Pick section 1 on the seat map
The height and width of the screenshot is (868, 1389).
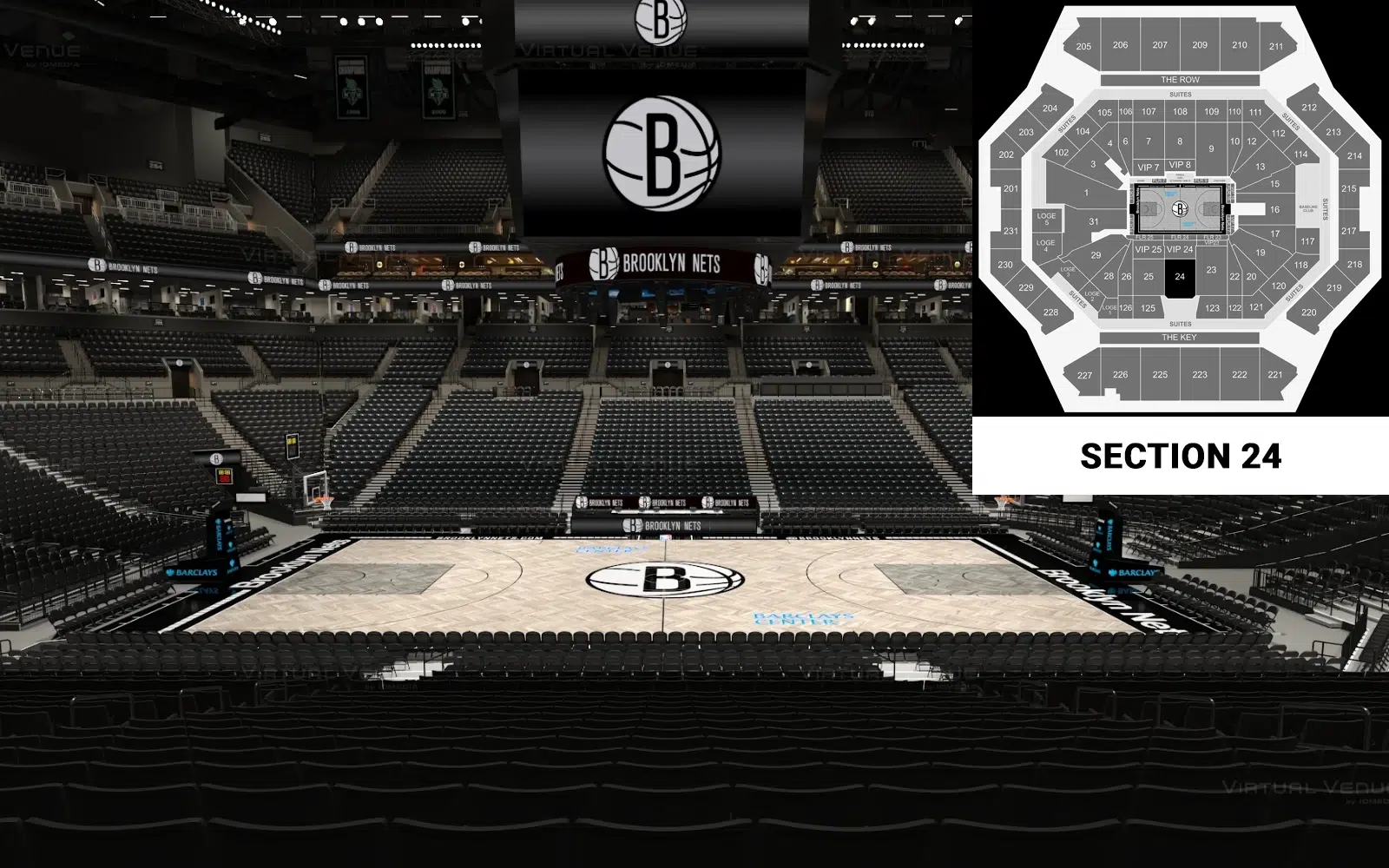point(1086,193)
